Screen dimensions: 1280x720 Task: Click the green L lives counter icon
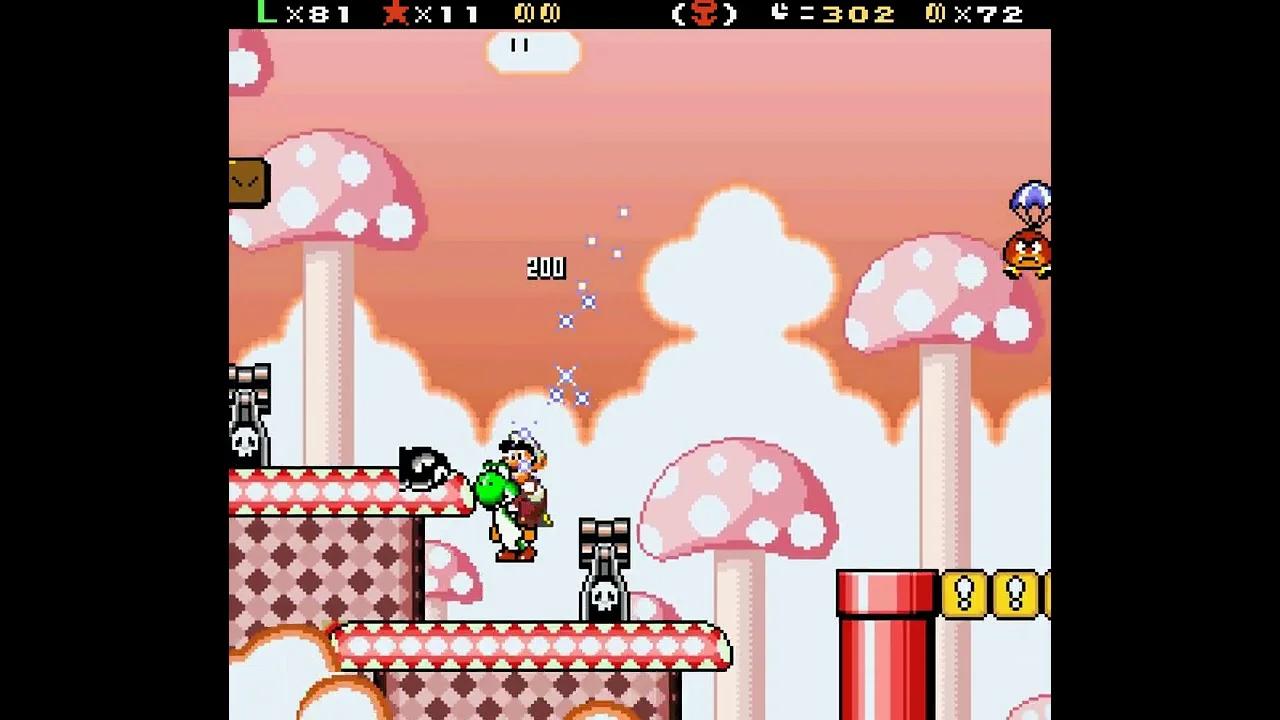click(262, 14)
